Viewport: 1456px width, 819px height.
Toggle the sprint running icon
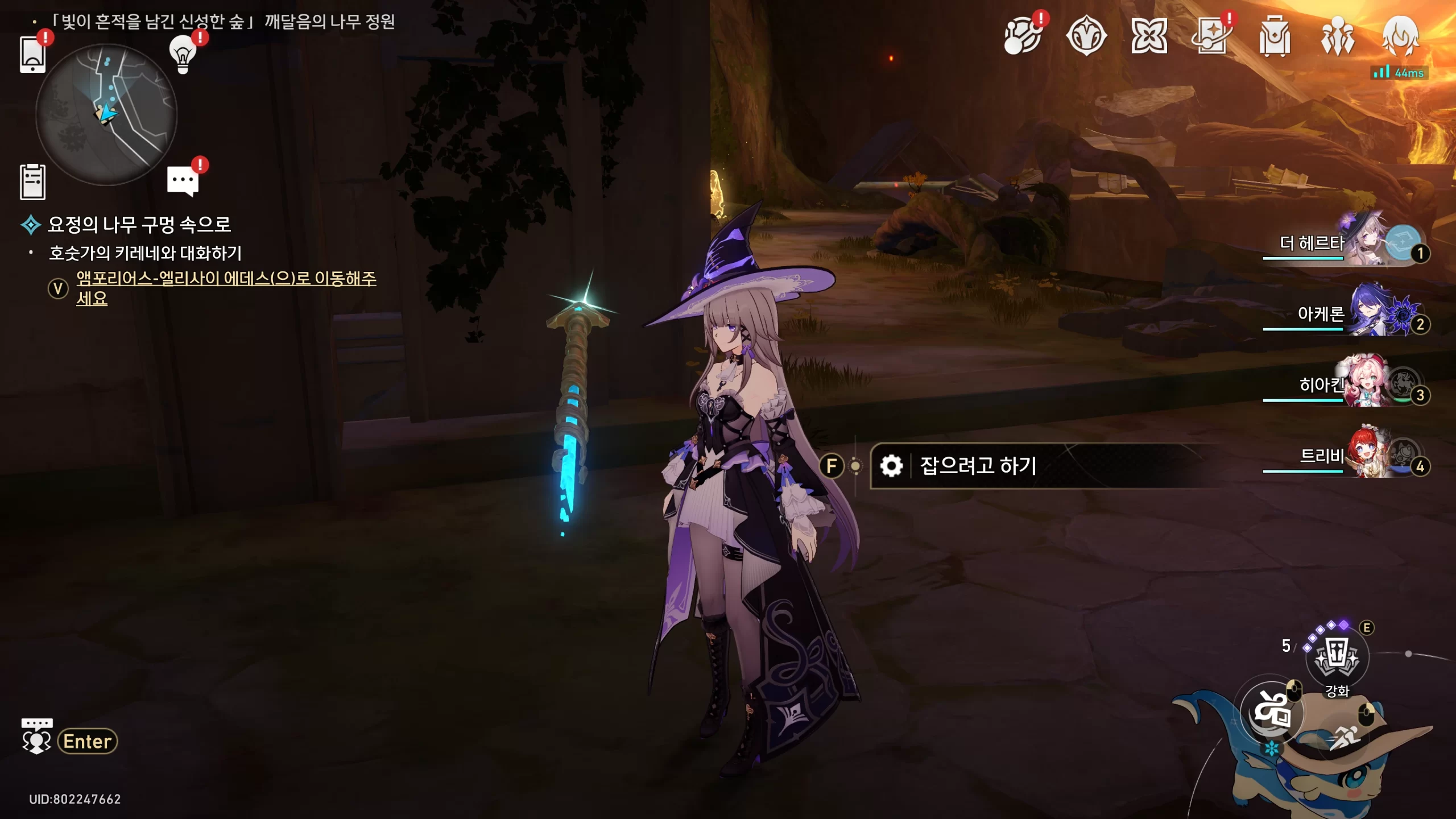pos(1345,738)
